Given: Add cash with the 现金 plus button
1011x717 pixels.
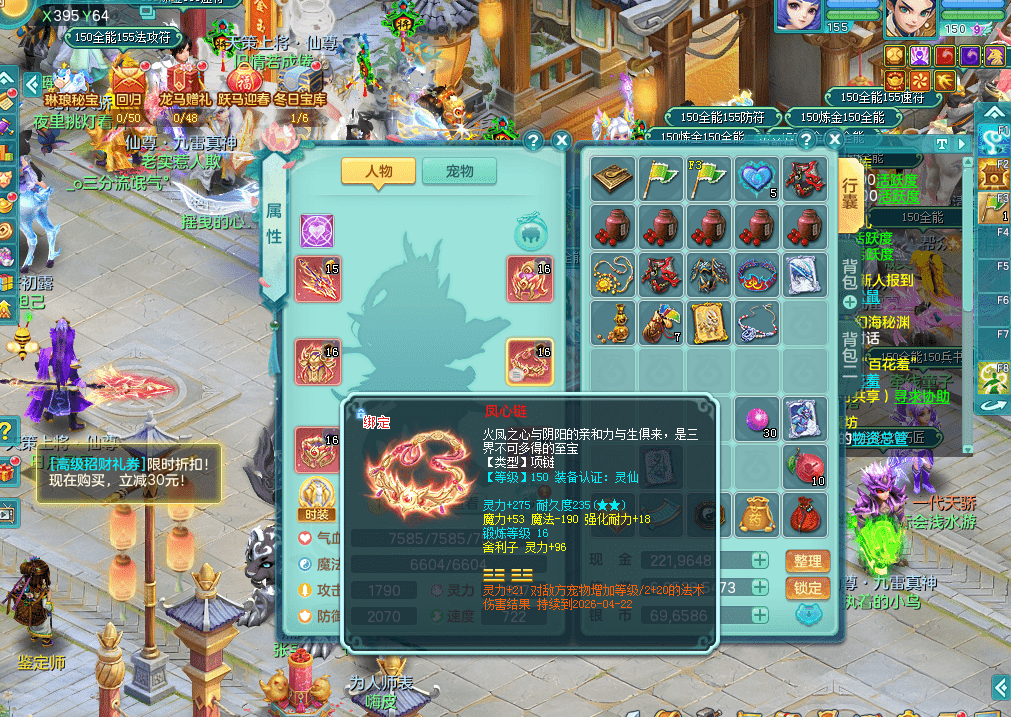Looking at the screenshot, I should (760, 561).
